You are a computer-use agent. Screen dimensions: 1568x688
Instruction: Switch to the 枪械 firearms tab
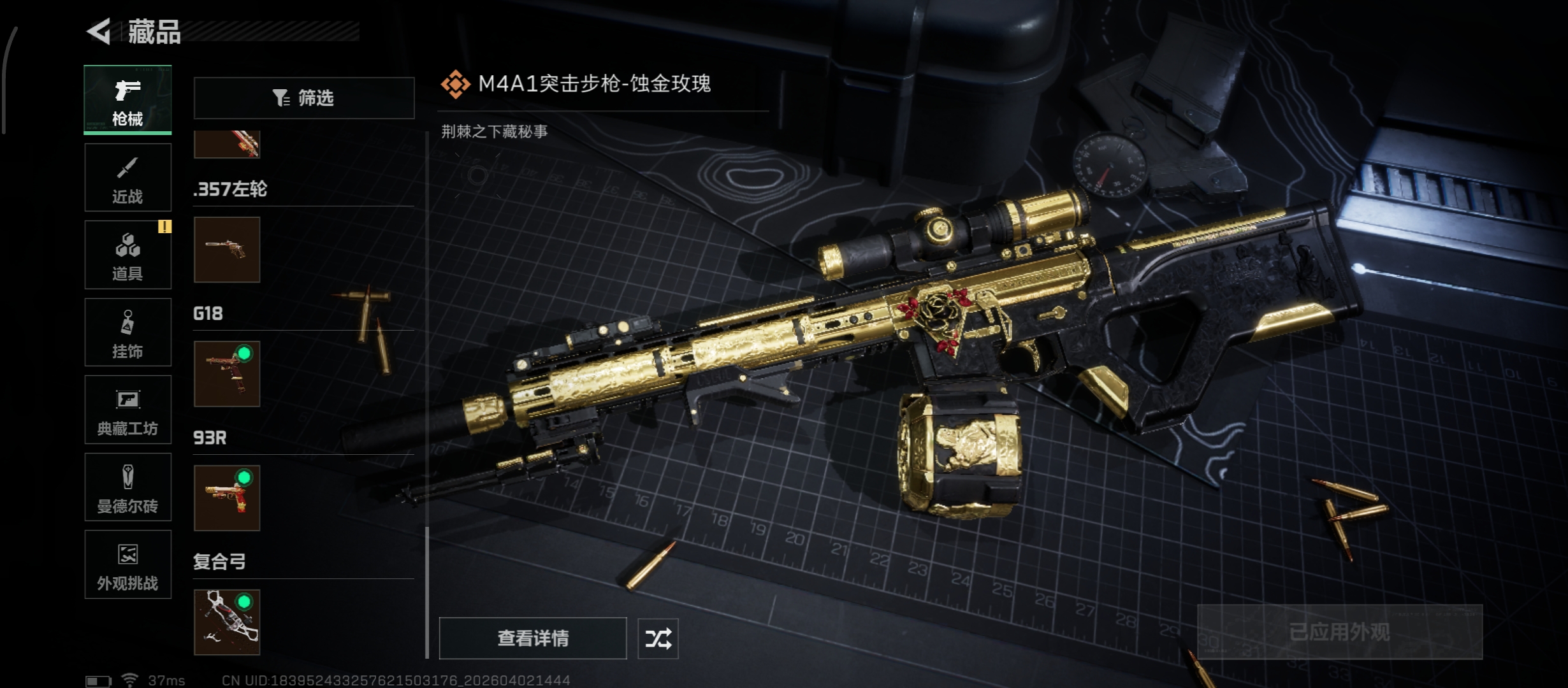[x=127, y=100]
